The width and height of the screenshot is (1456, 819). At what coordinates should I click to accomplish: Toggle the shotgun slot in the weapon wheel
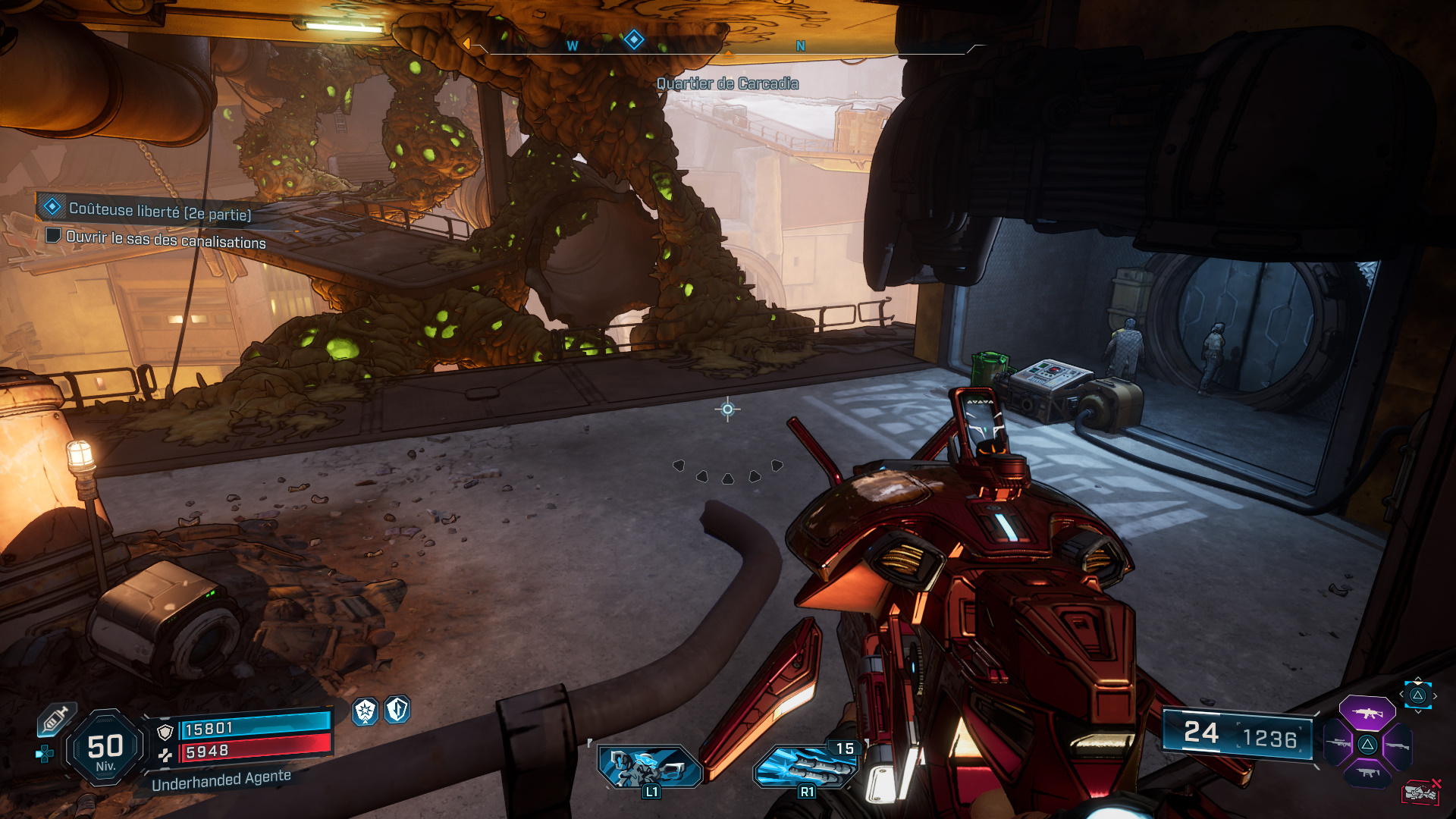click(x=1397, y=745)
